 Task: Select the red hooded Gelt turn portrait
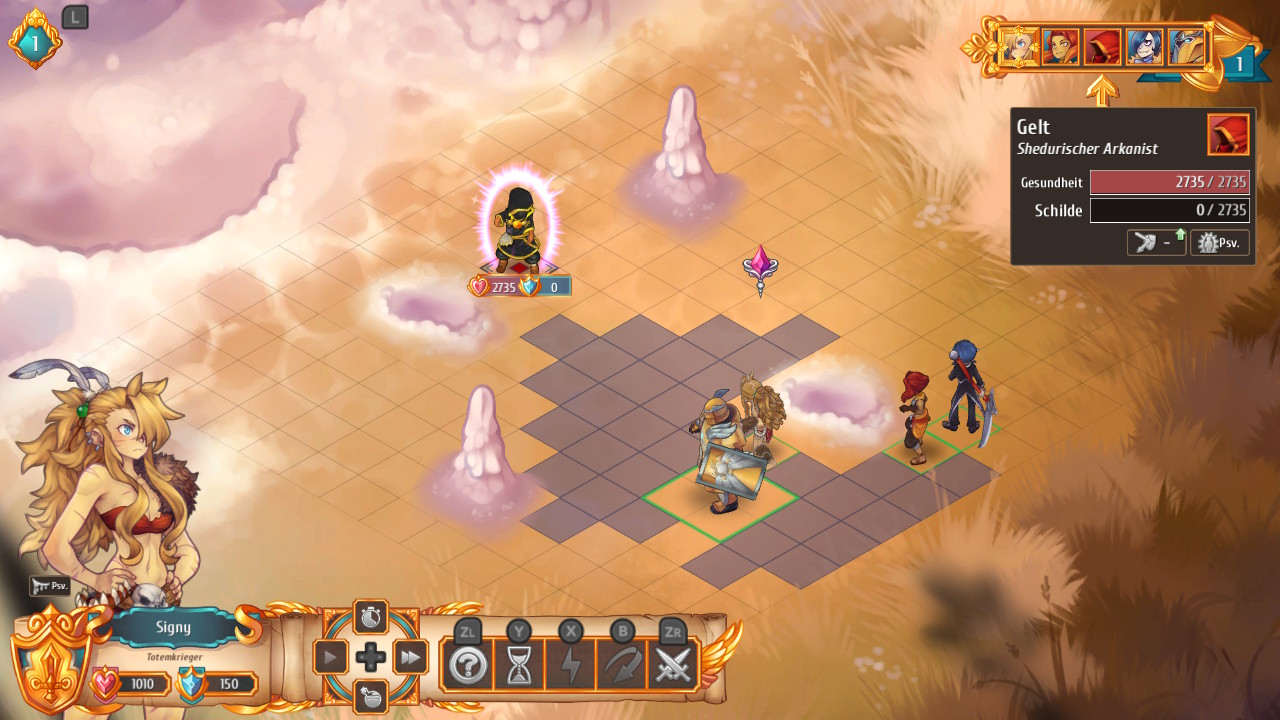[x=1102, y=47]
